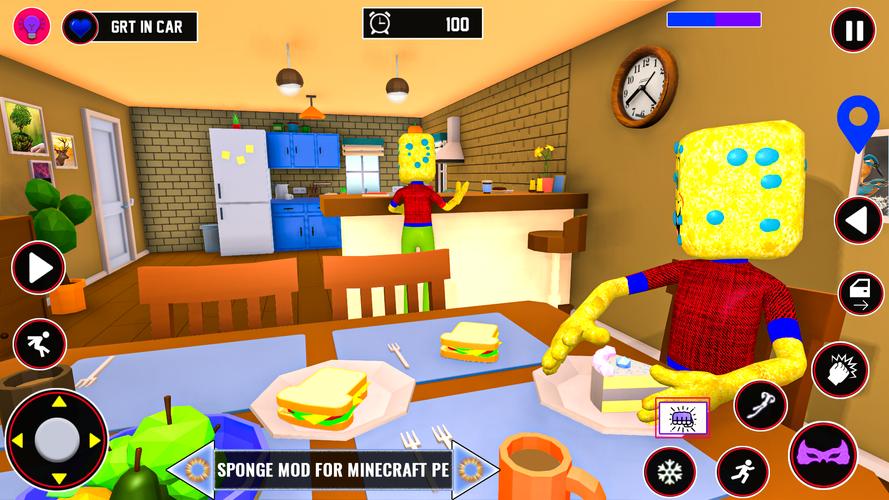The height and width of the screenshot is (500, 889).
Task: Fire the web rope swing ability
Action: [760, 405]
